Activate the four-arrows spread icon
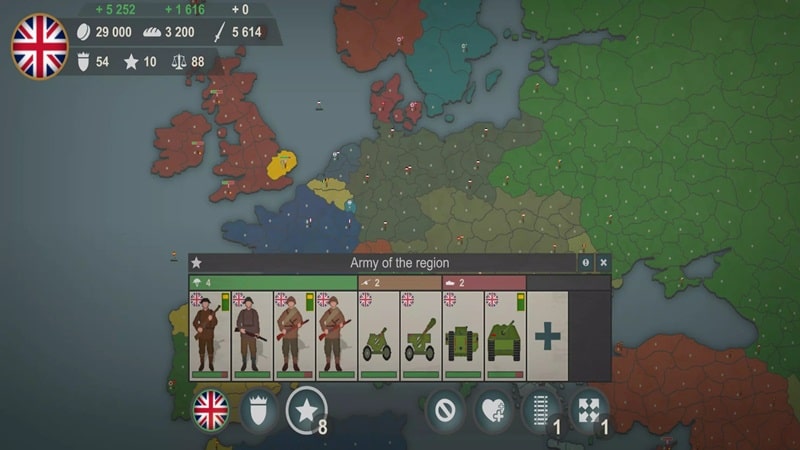 (x=588, y=409)
